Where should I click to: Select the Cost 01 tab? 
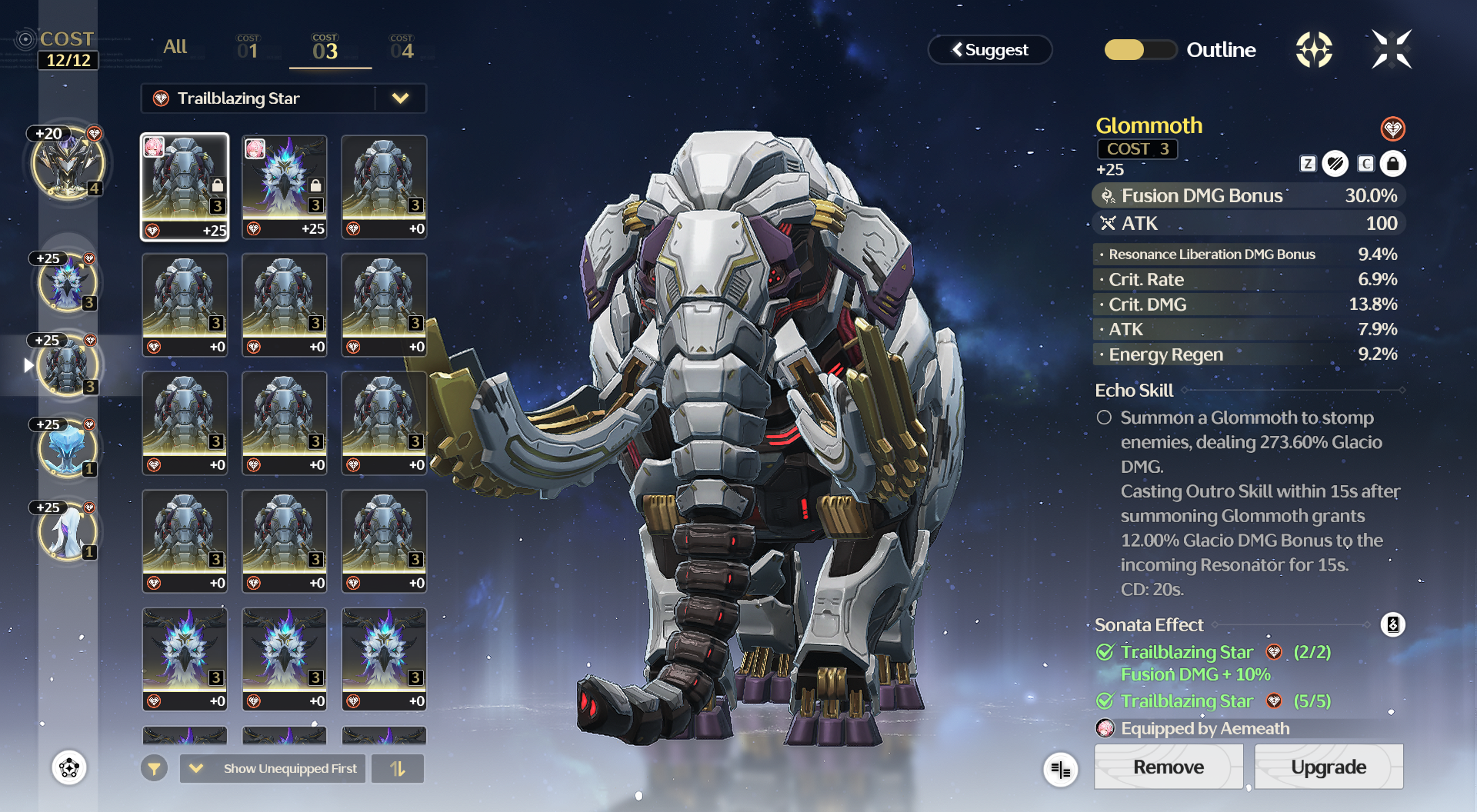tap(248, 48)
